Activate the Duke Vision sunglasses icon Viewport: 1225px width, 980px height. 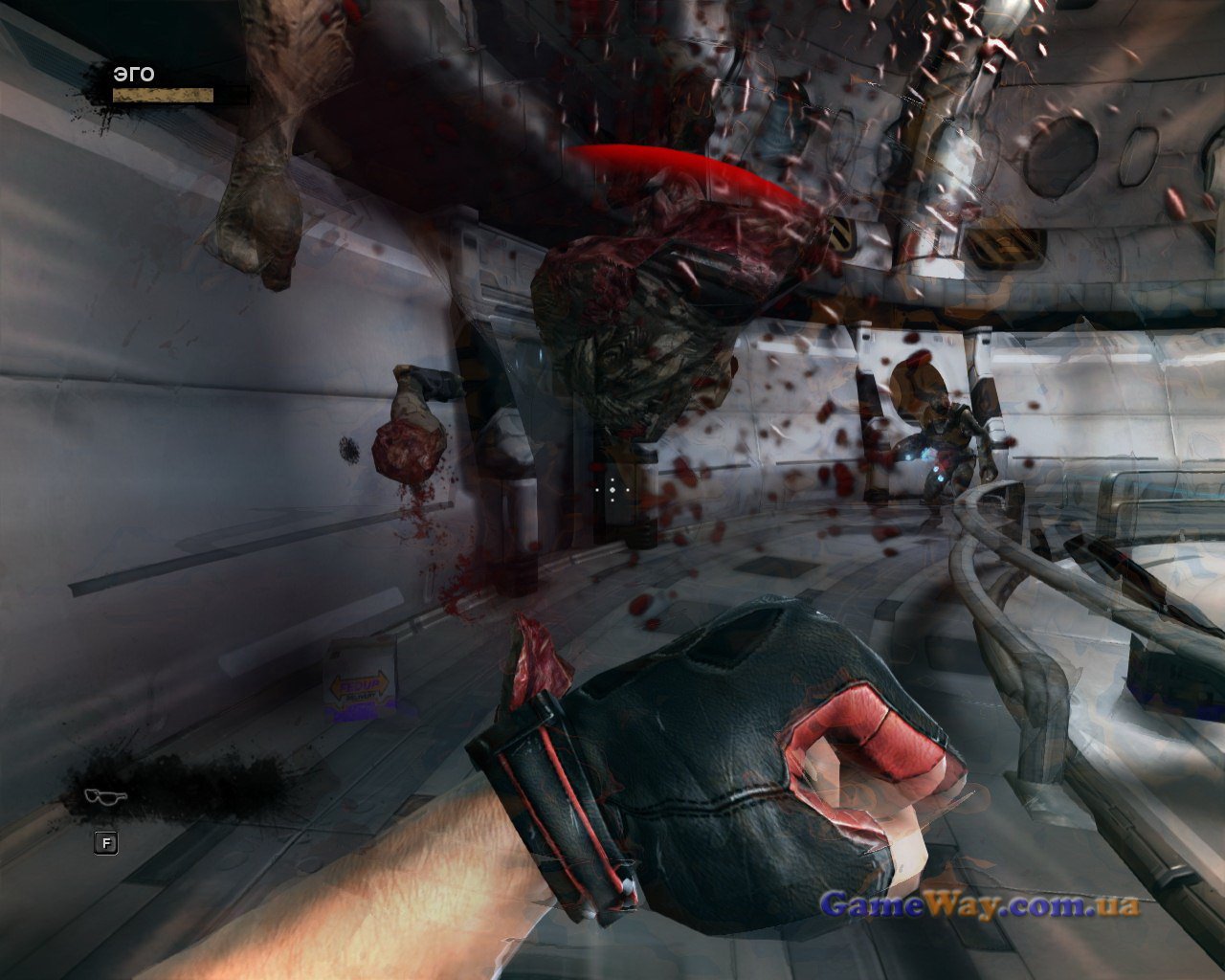(x=105, y=795)
